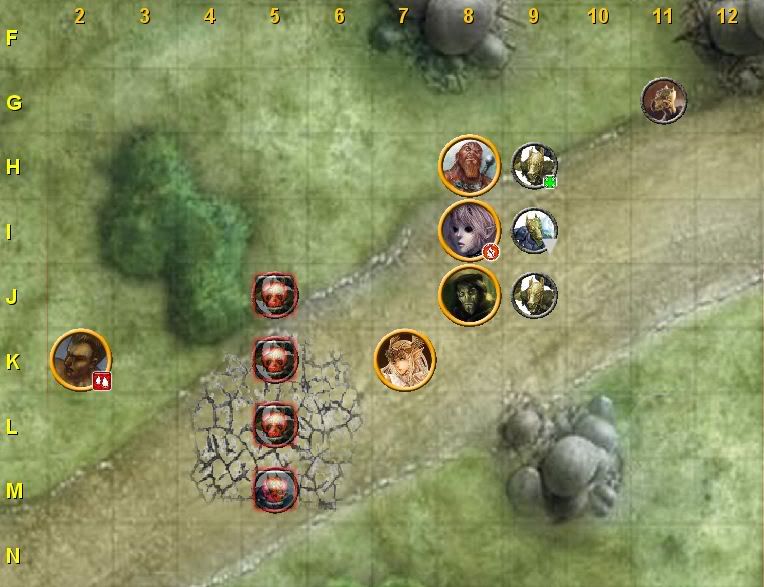Click the red status badge on the pale elf token
The height and width of the screenshot is (587, 764).
coord(490,252)
